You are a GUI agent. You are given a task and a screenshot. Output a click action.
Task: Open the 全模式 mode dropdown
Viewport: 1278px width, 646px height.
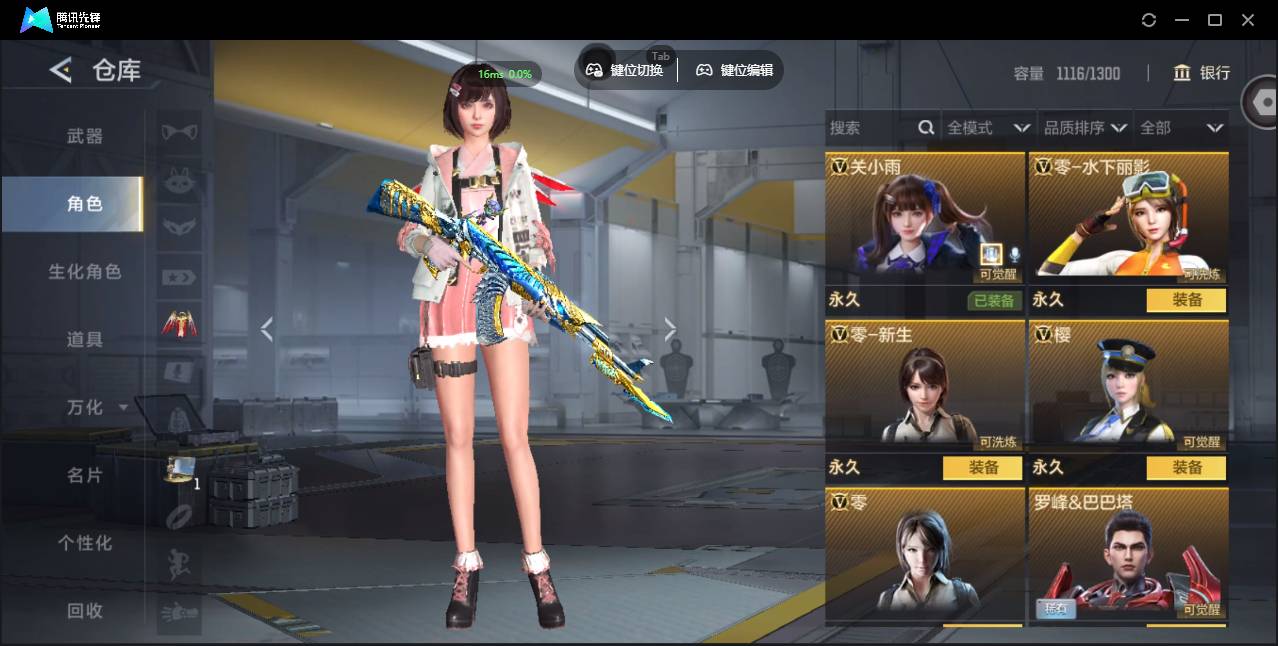click(x=988, y=128)
